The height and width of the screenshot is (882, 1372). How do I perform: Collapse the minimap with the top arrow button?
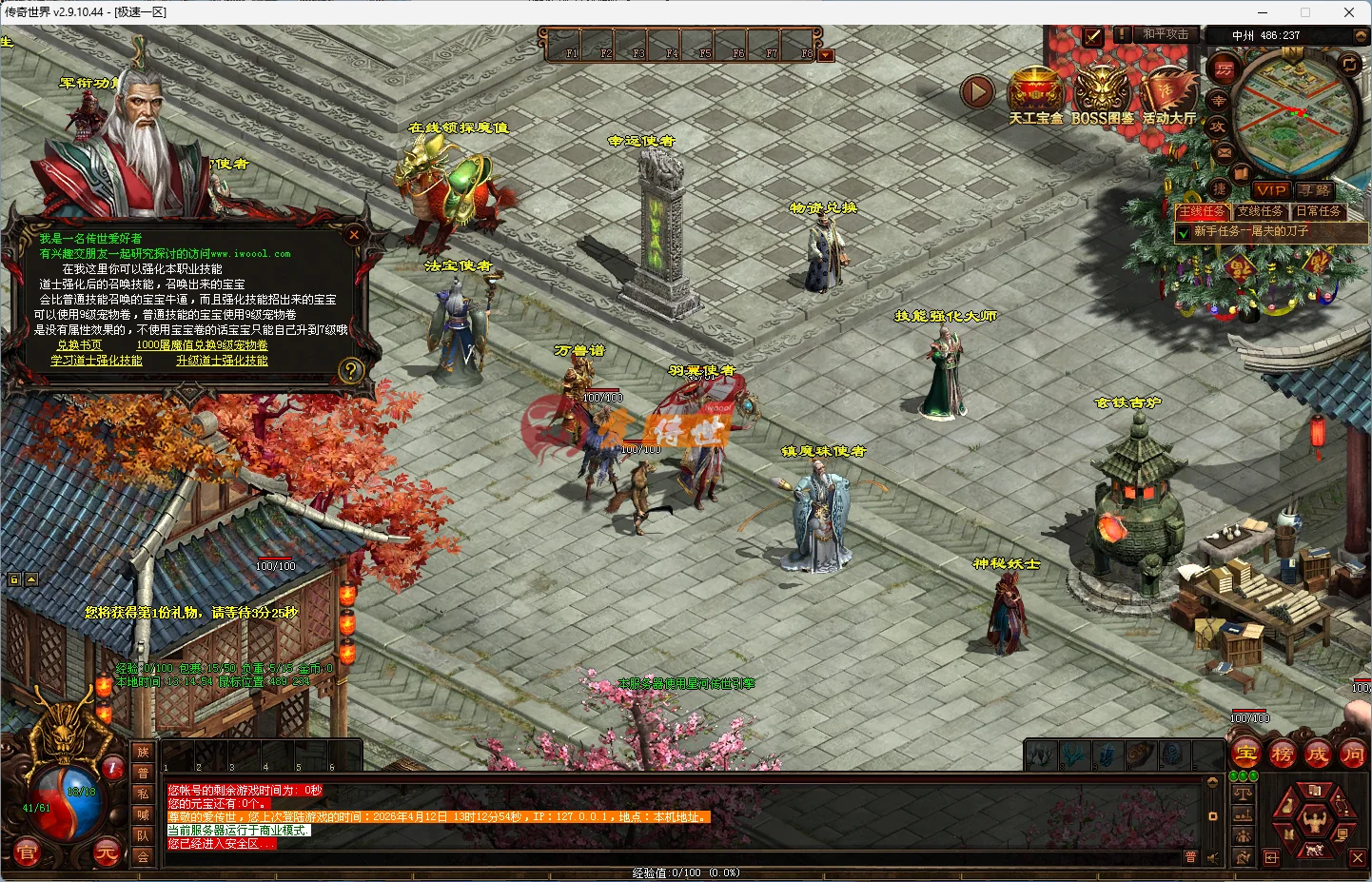(1361, 36)
